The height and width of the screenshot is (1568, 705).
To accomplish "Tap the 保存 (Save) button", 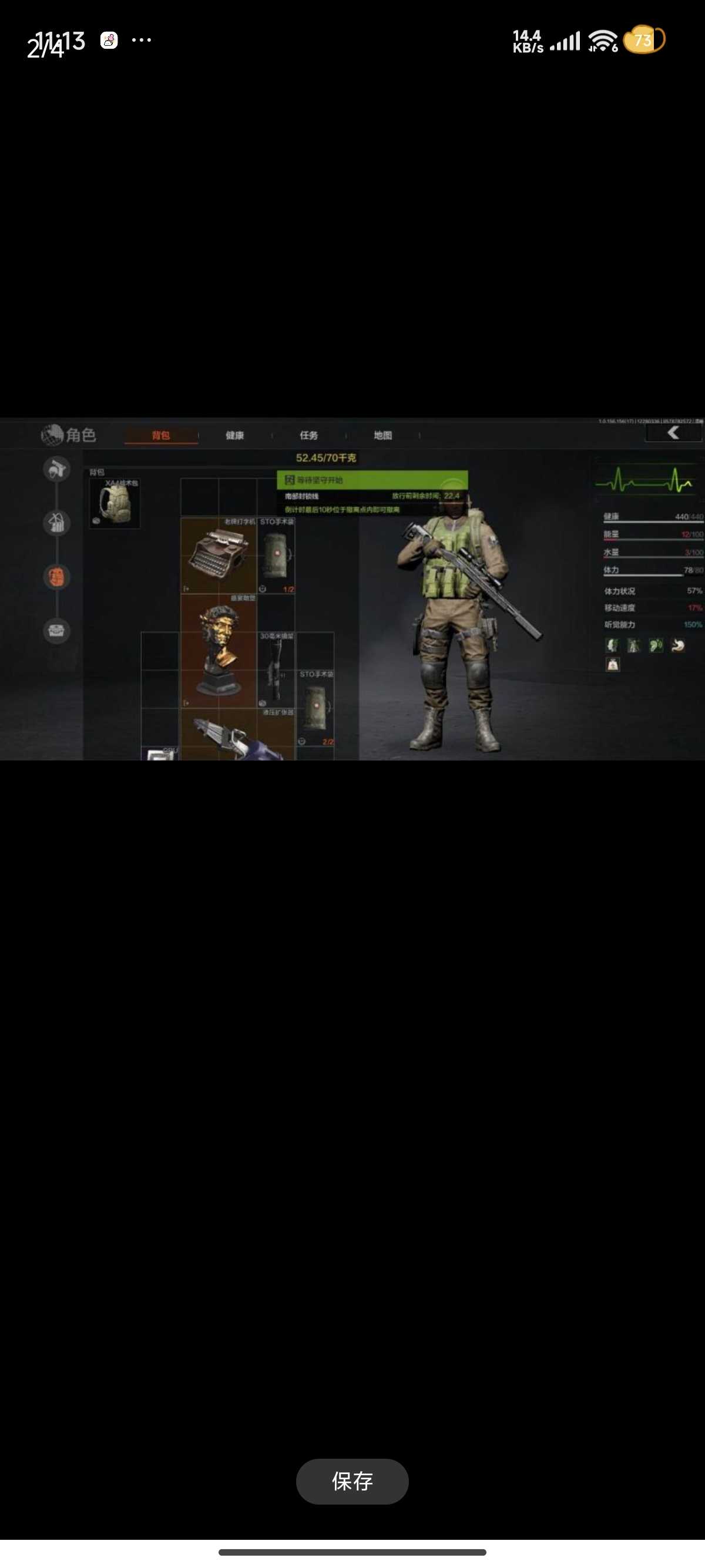I will tap(352, 1482).
